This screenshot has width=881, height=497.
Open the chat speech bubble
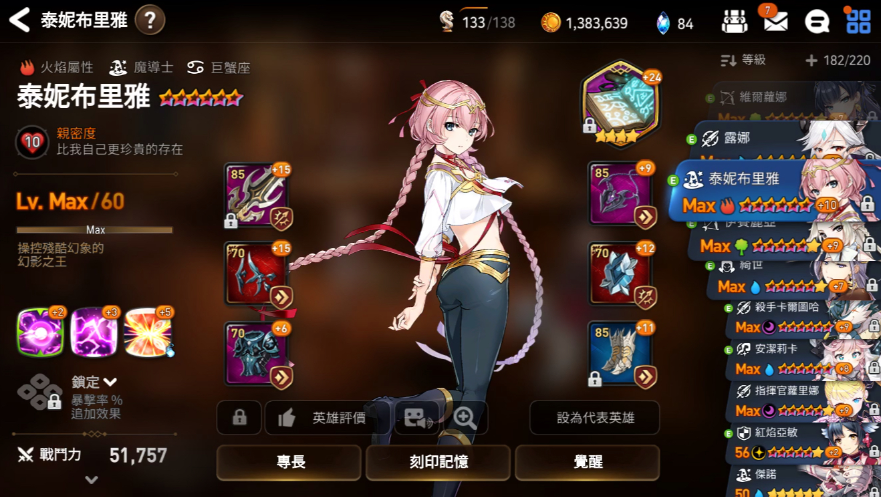(x=816, y=21)
